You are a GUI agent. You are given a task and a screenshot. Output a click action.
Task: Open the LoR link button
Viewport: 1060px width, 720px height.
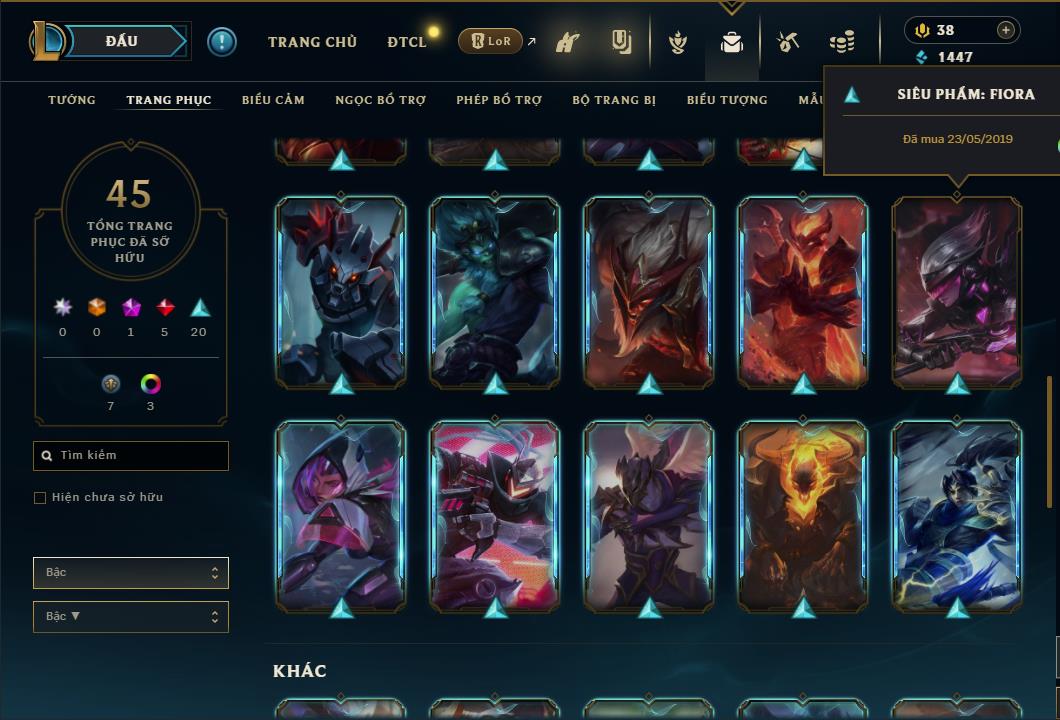(x=491, y=41)
